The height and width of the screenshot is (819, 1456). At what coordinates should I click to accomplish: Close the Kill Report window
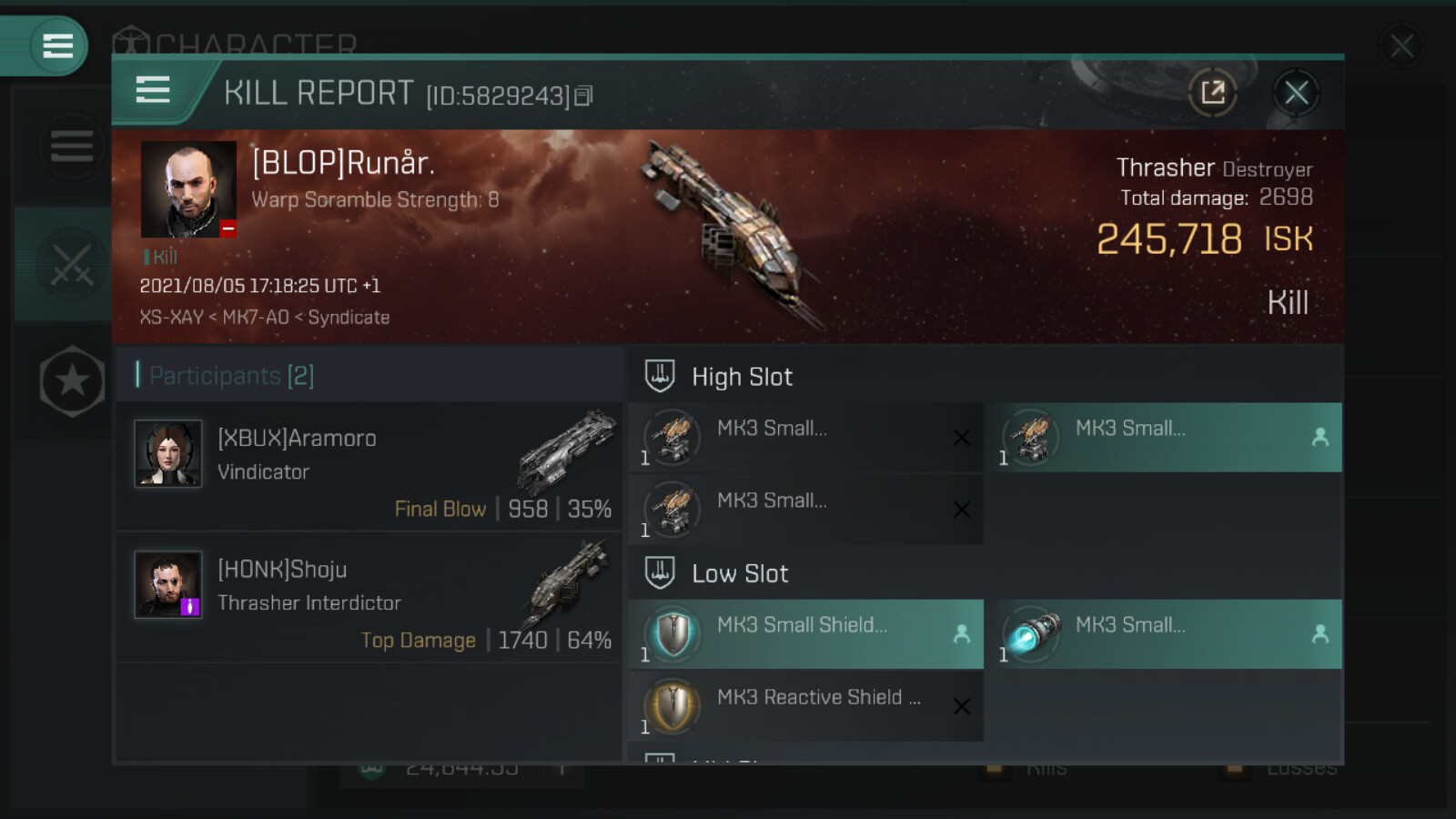coord(1296,92)
